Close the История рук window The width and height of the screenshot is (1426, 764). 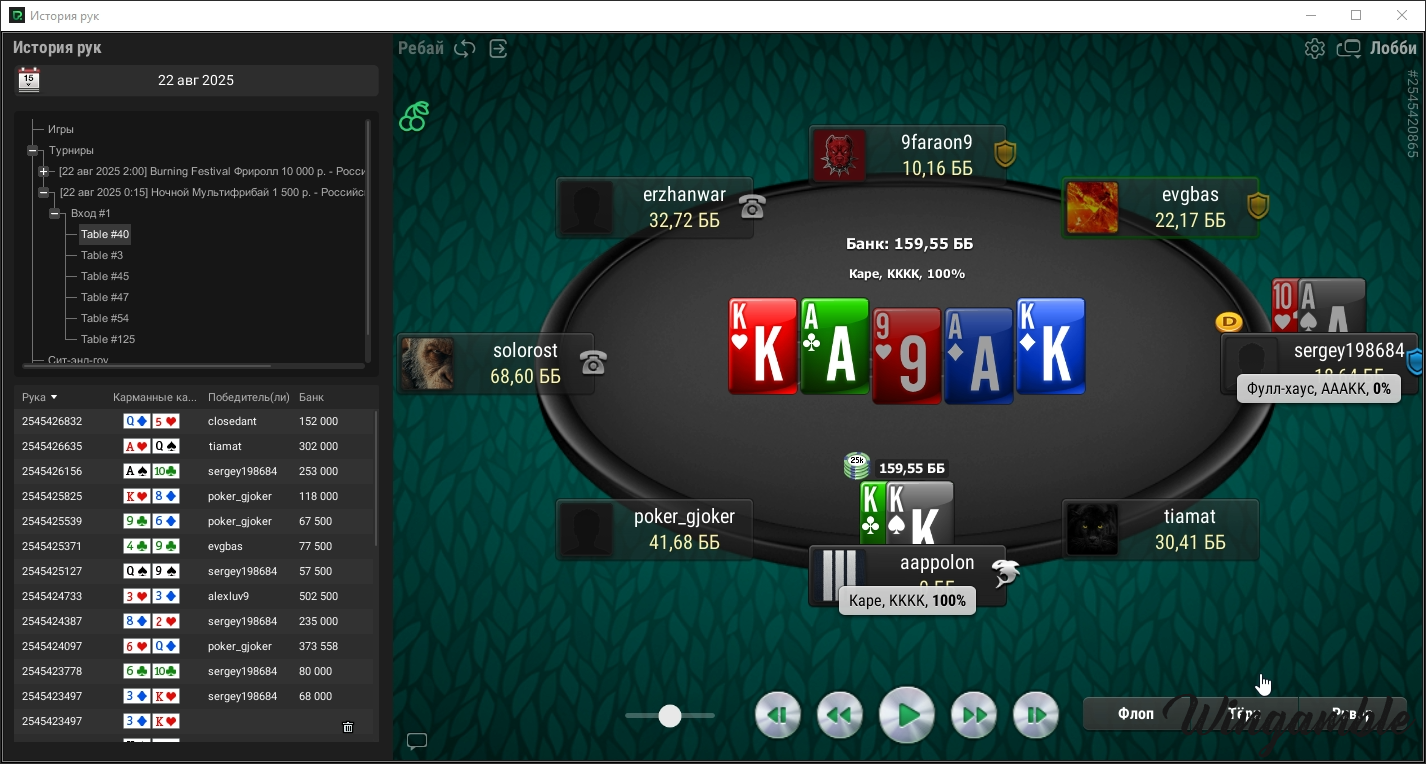click(1403, 15)
